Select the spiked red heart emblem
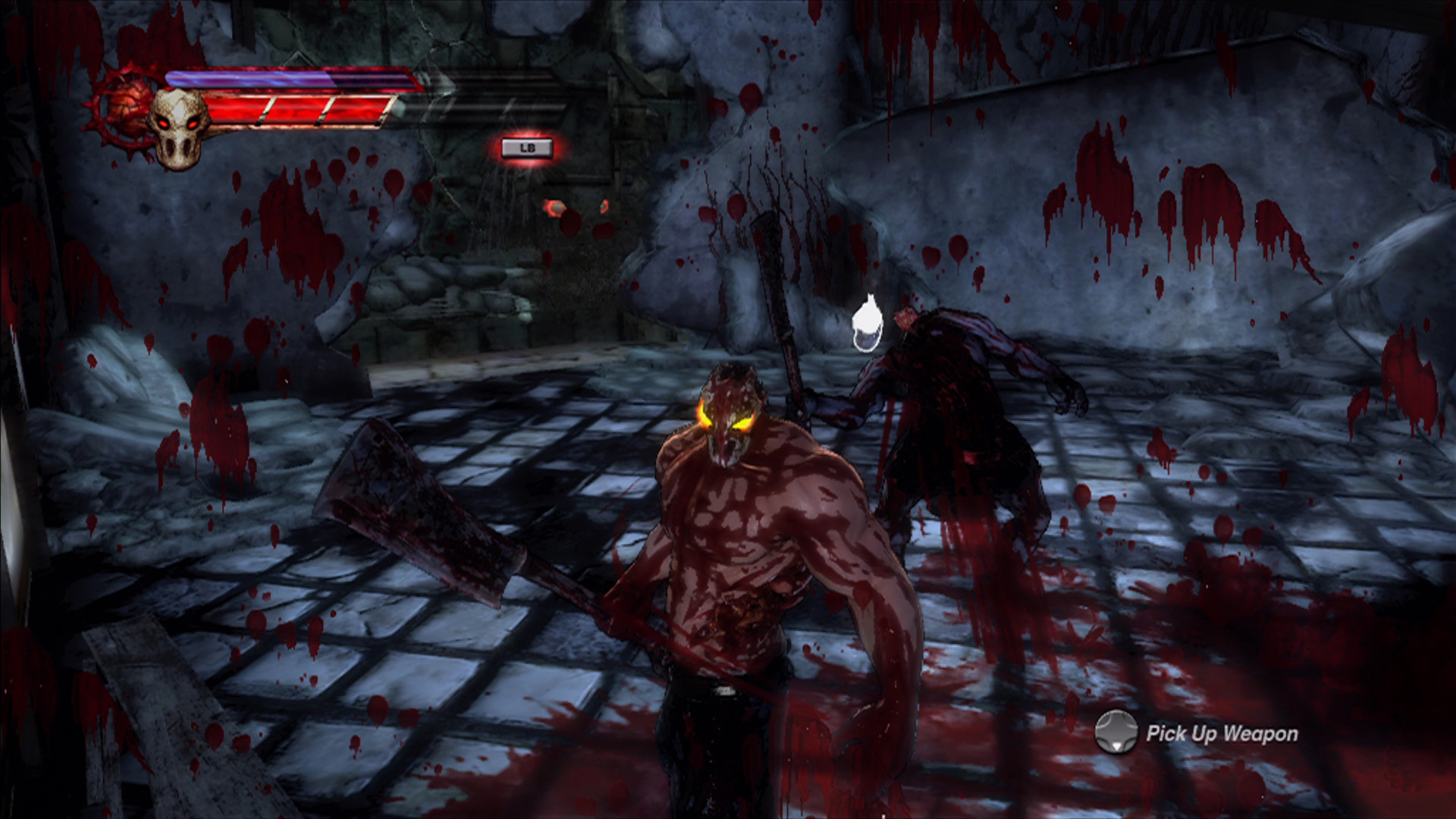 pyautogui.click(x=127, y=108)
